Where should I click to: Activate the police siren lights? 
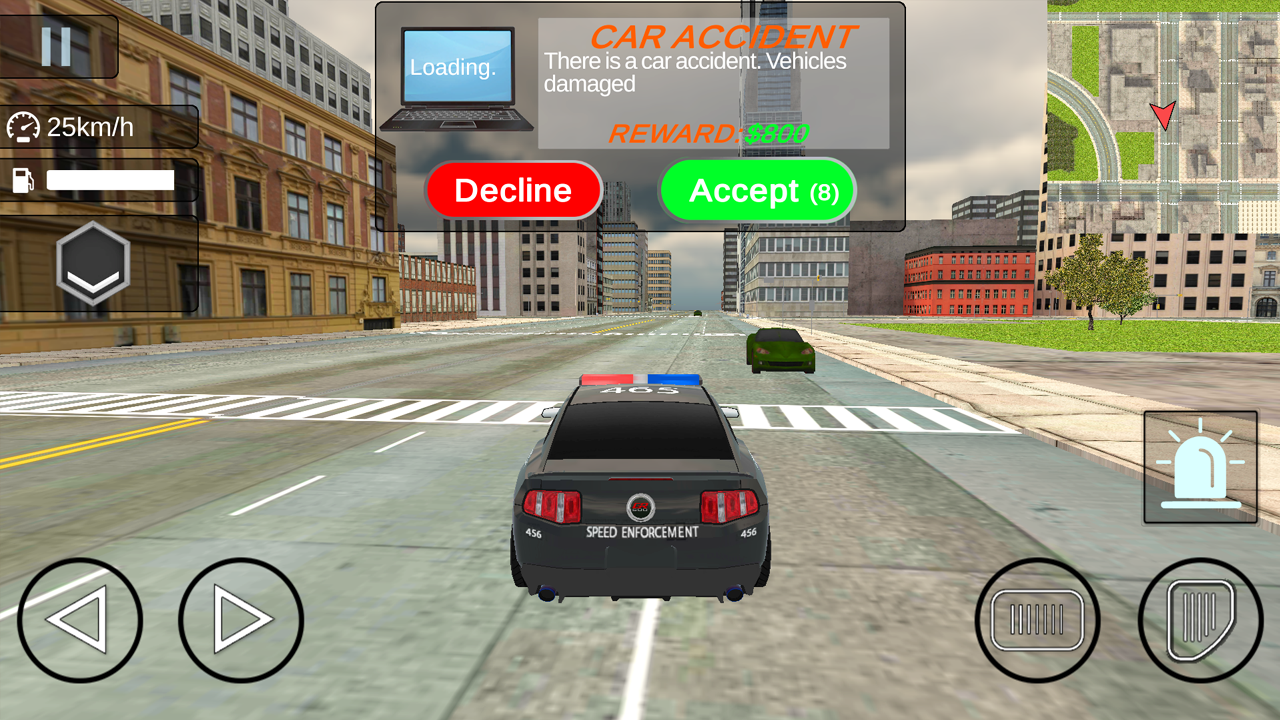pos(1199,467)
